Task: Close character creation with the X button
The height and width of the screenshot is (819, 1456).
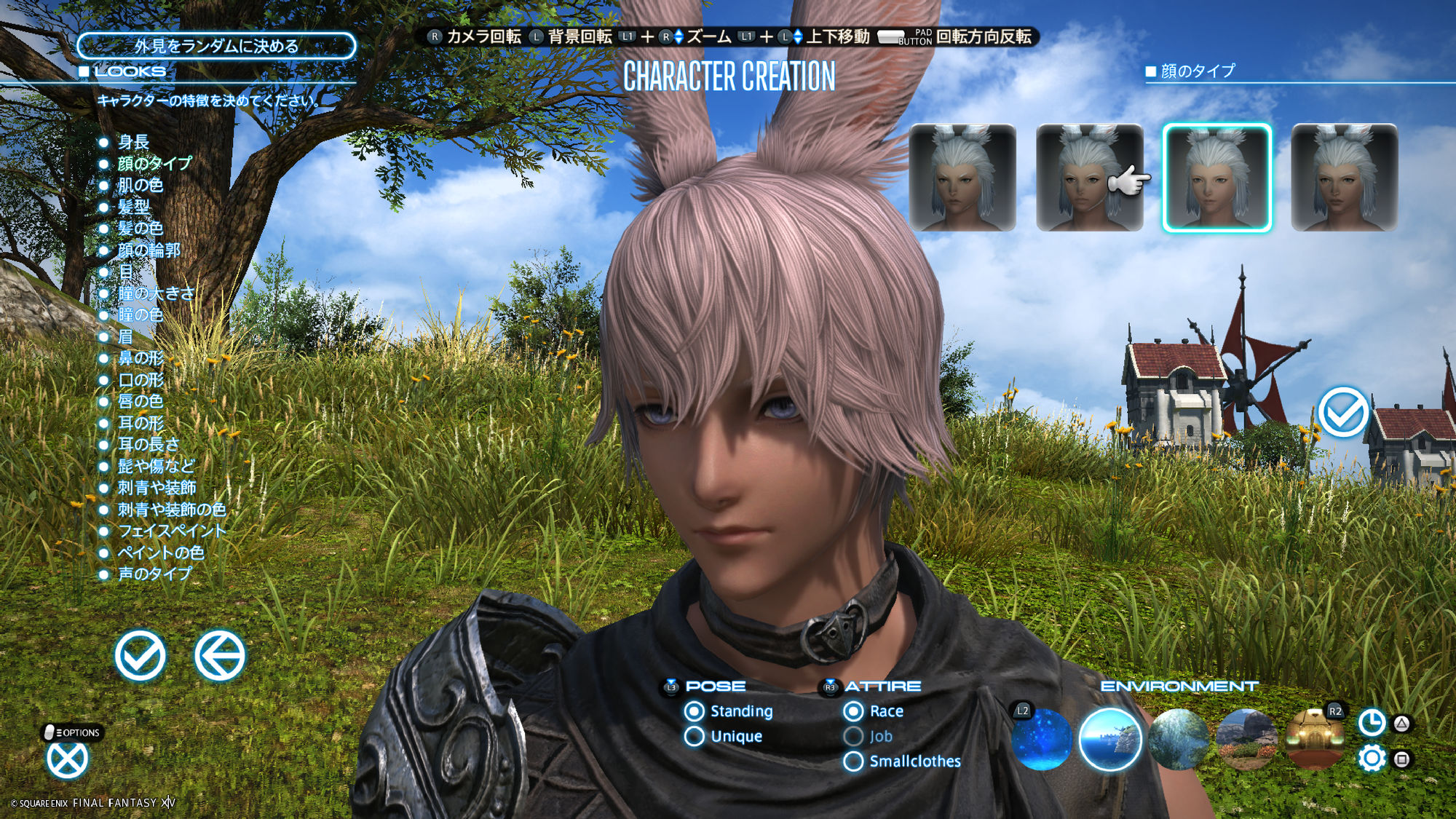Action: [x=67, y=759]
